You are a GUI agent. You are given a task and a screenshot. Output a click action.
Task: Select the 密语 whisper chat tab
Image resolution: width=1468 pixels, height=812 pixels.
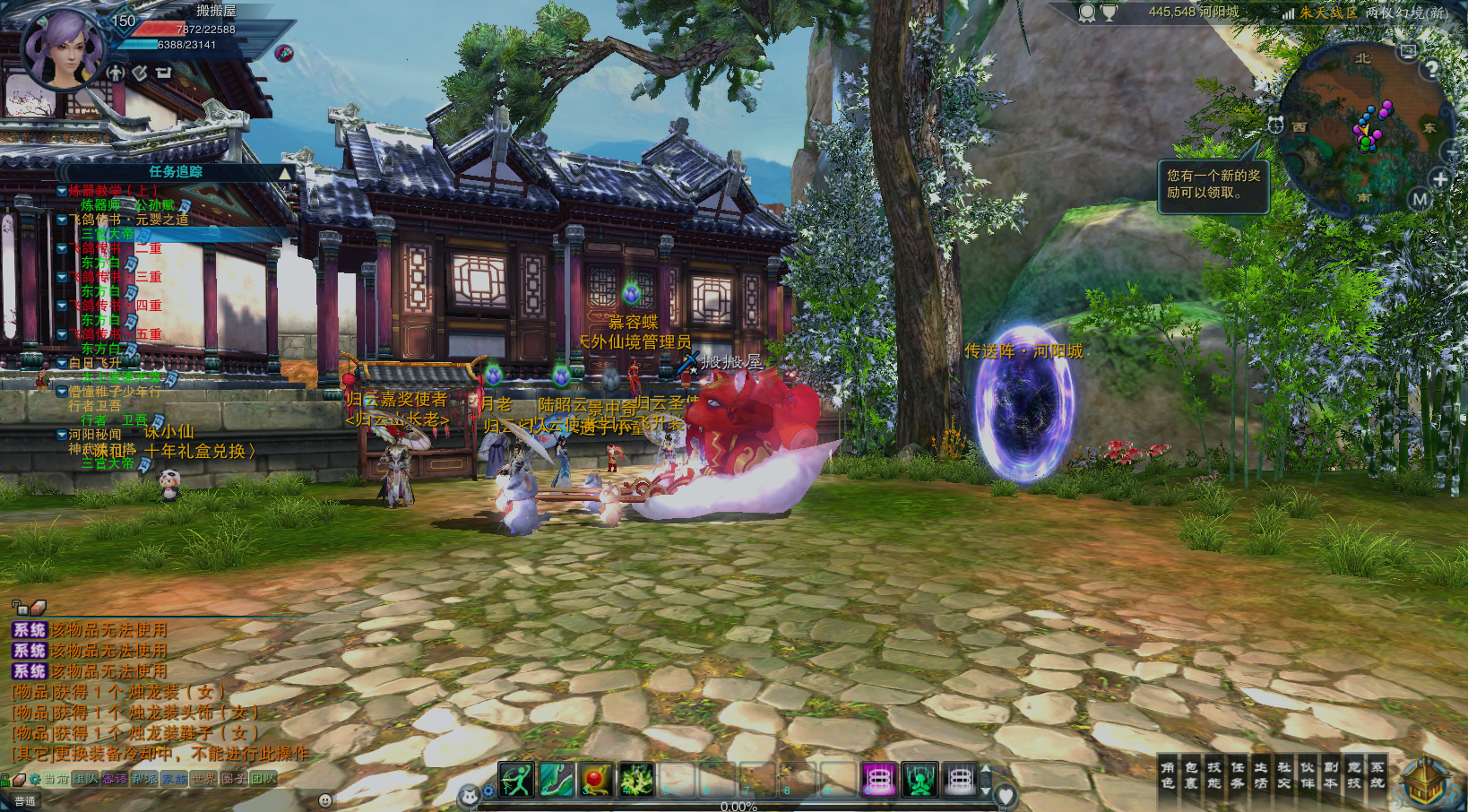coord(115,779)
